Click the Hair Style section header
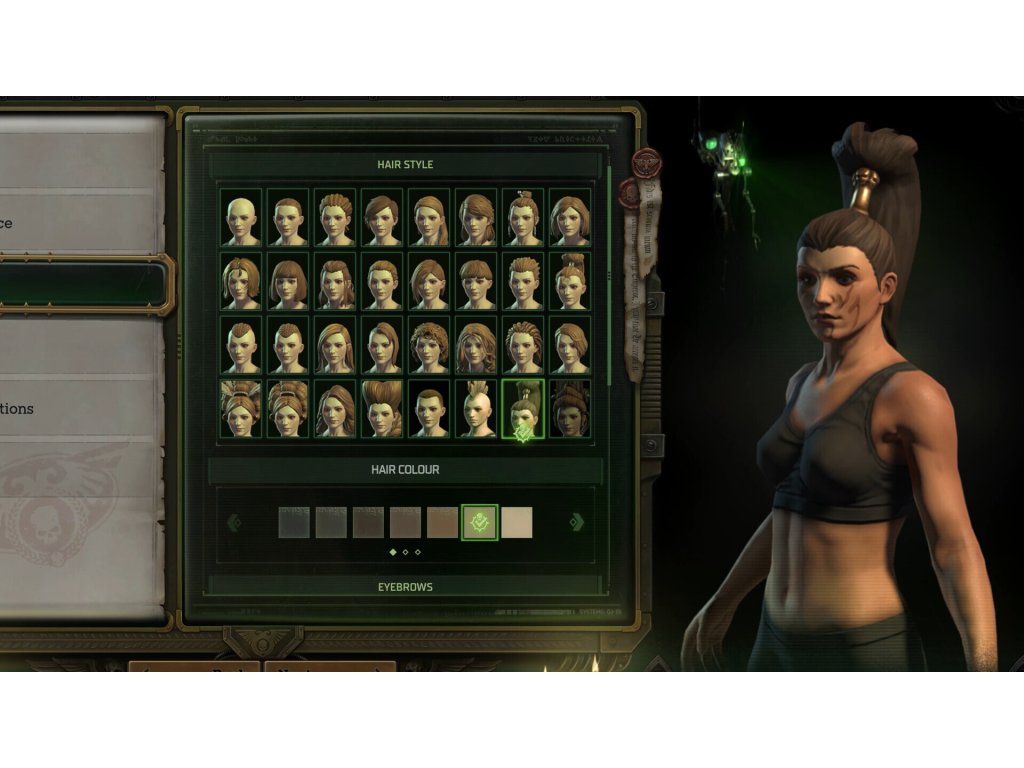The height and width of the screenshot is (768, 1024). click(x=405, y=164)
